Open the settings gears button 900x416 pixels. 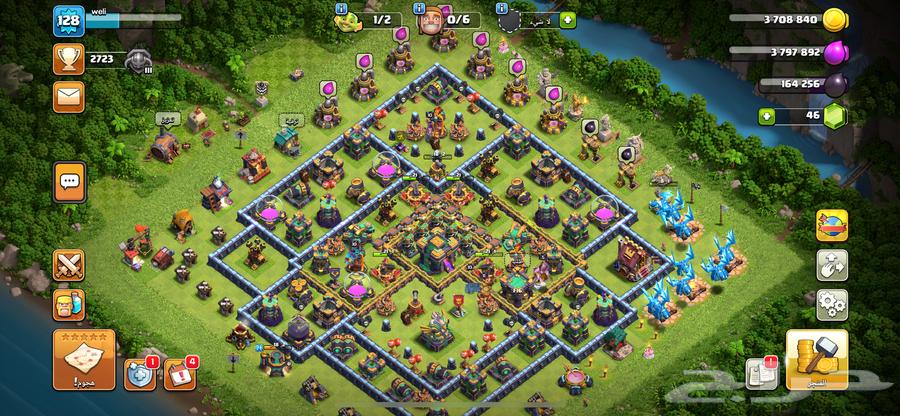(x=832, y=302)
